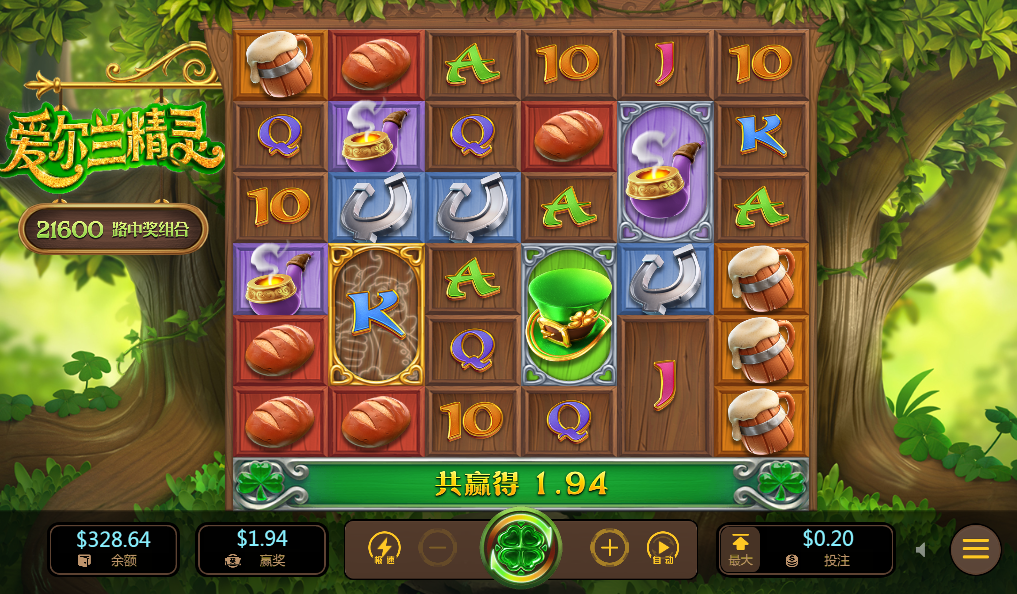Start auto spin mode
This screenshot has height=594, width=1017.
pyautogui.click(x=662, y=548)
